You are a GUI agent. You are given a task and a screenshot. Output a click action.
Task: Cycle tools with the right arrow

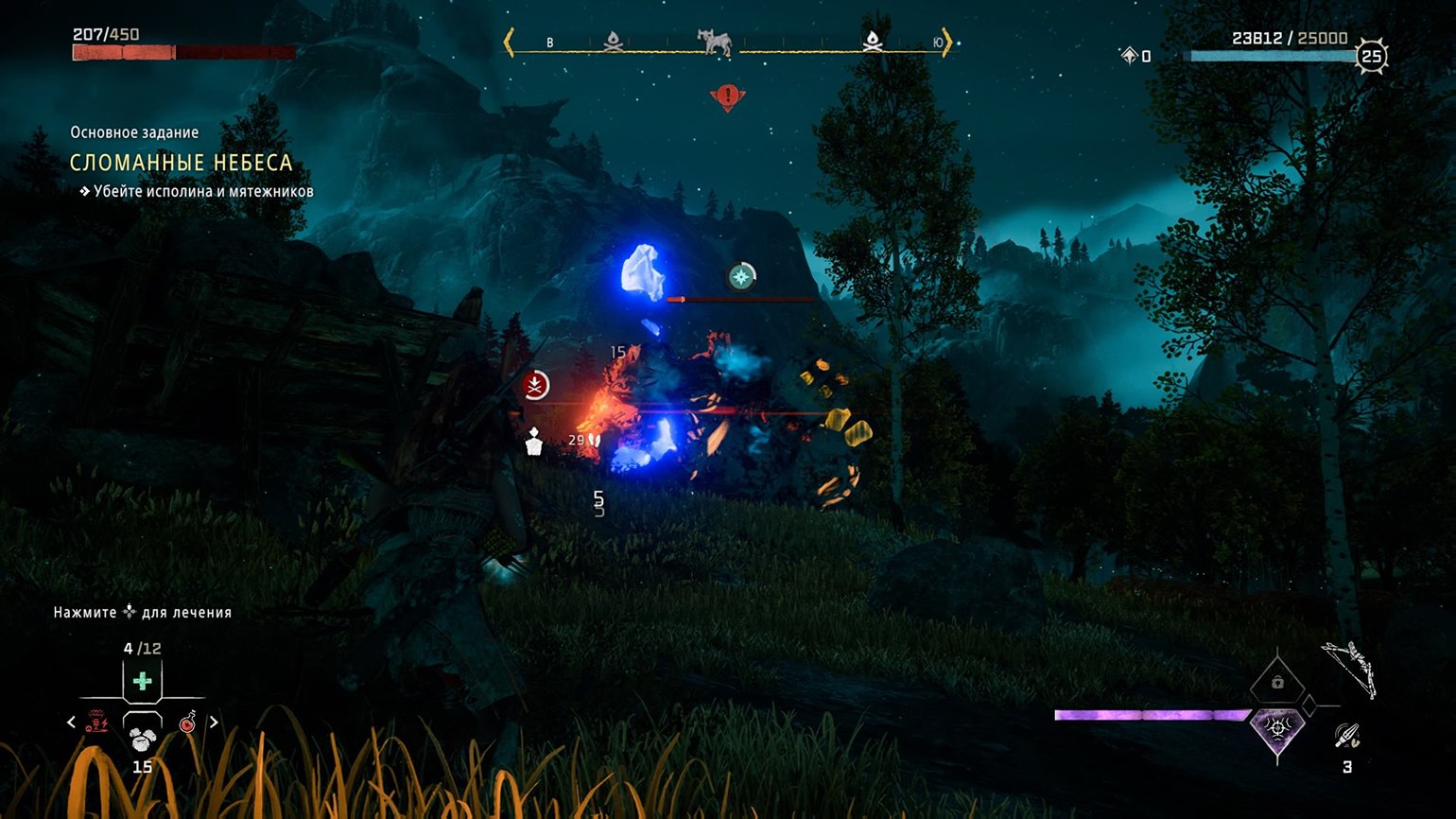(x=214, y=723)
